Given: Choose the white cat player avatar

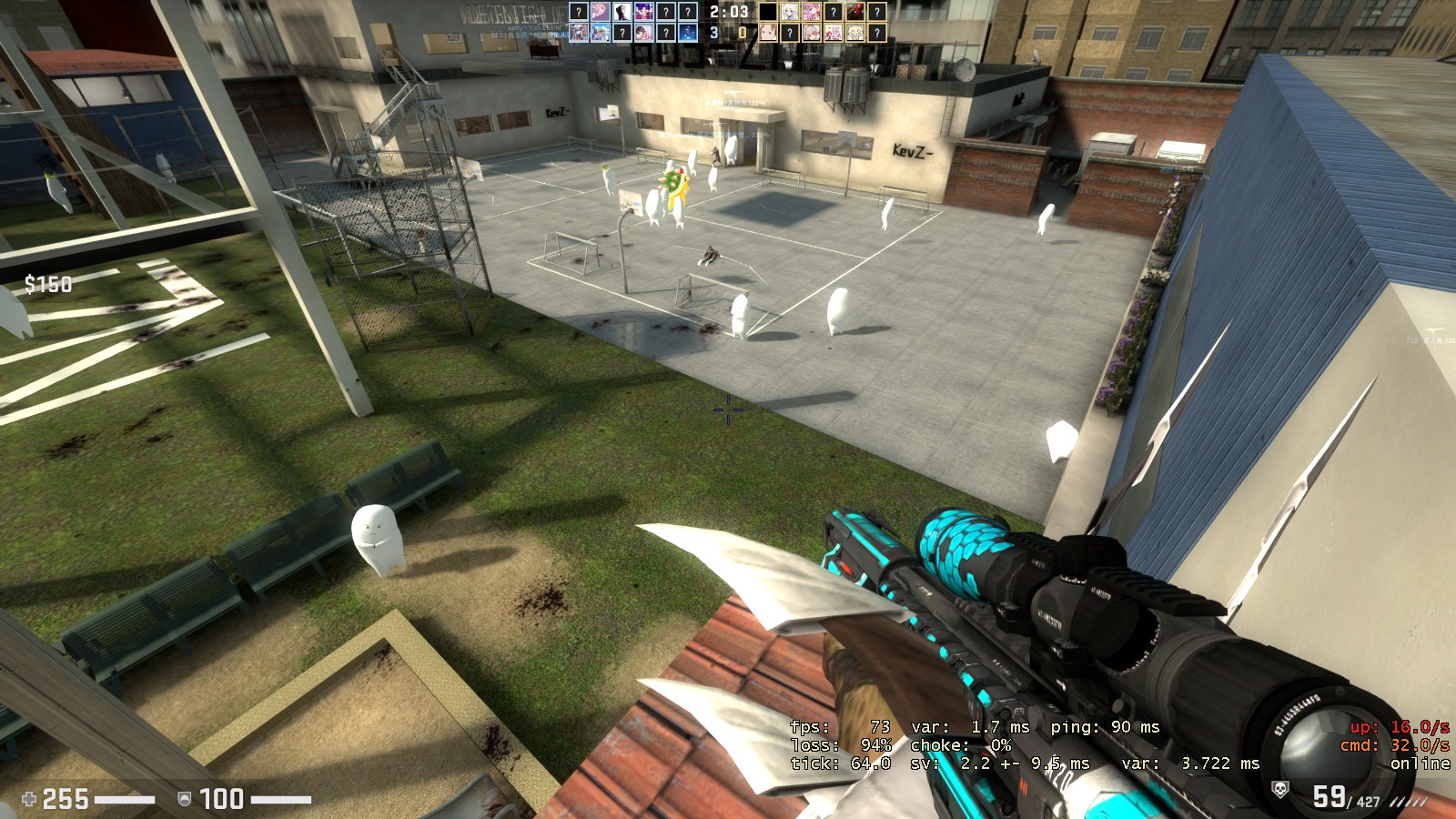Looking at the screenshot, I should (854, 33).
